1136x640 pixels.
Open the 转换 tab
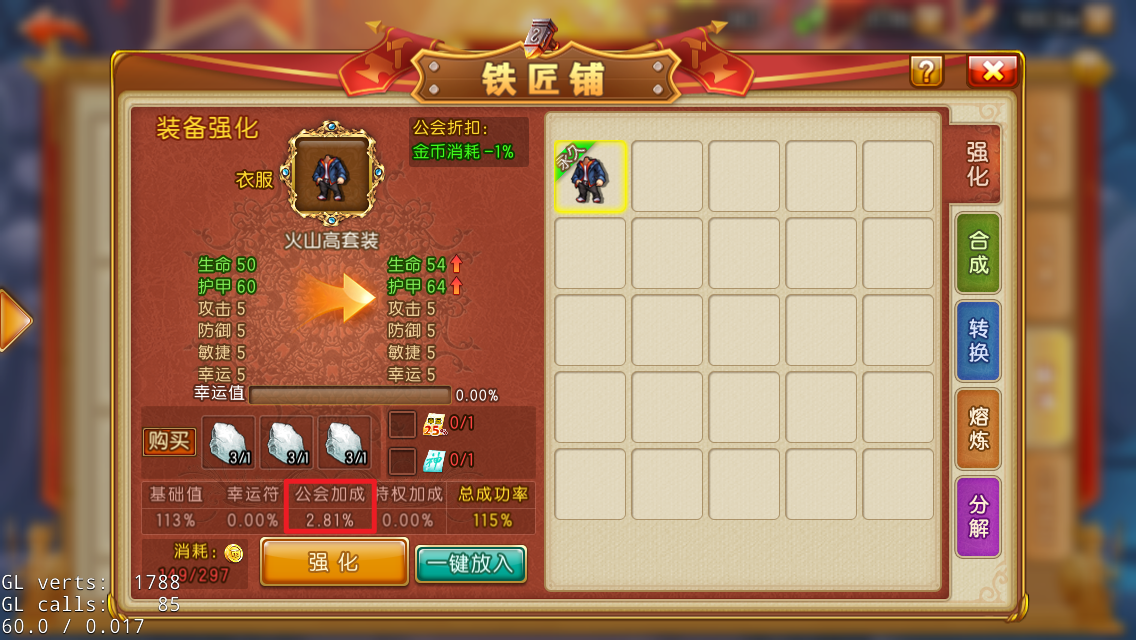(x=977, y=340)
